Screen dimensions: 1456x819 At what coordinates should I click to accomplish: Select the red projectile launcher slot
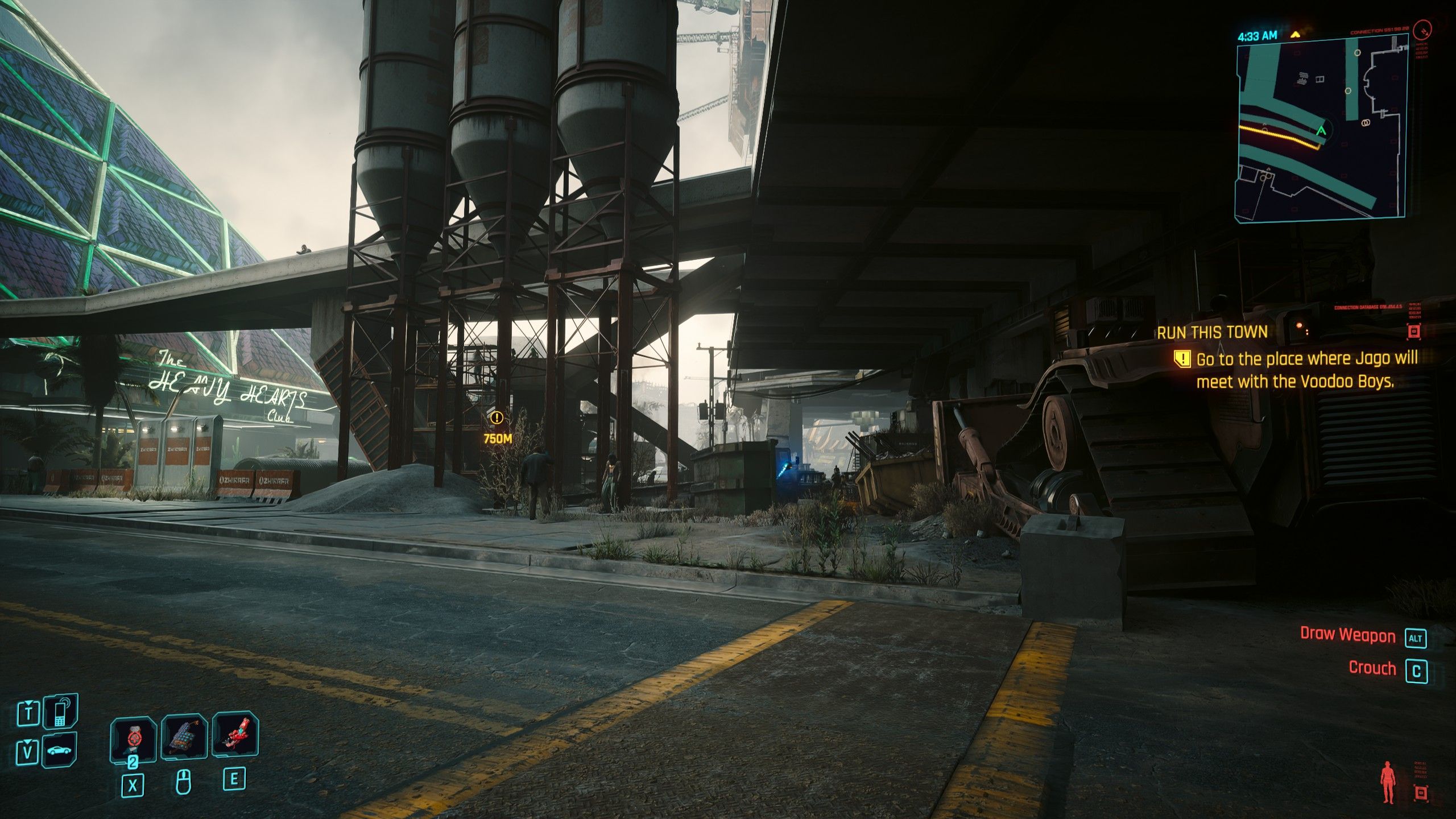235,735
